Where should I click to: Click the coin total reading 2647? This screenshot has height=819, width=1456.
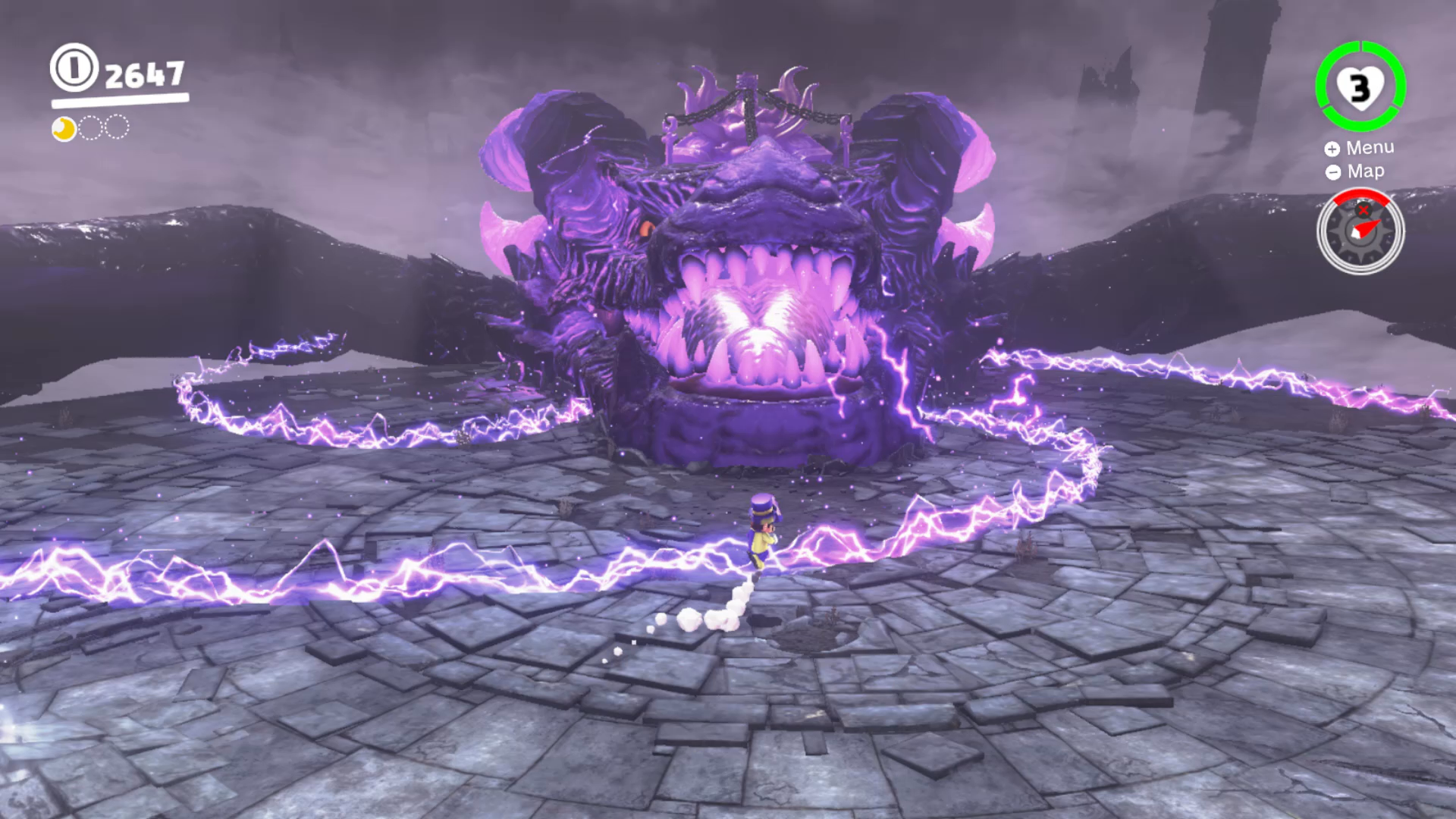146,73
